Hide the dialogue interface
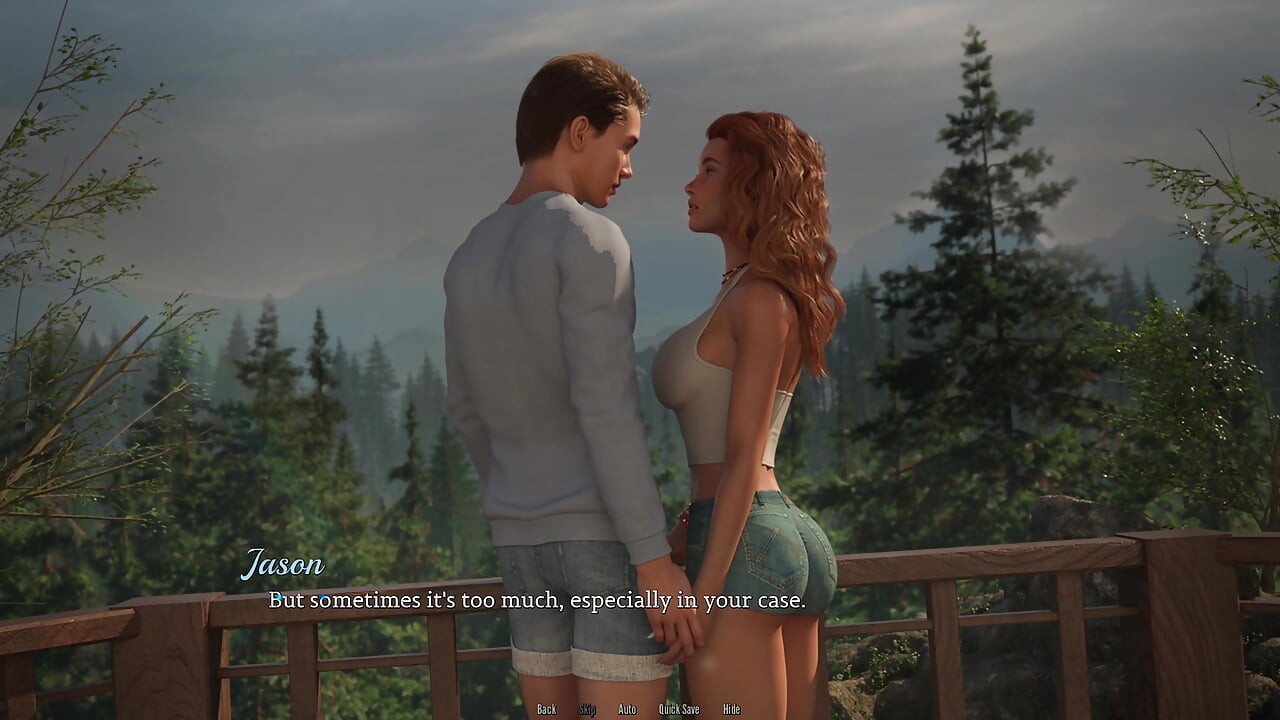Viewport: 1280px width, 720px height. (x=731, y=709)
